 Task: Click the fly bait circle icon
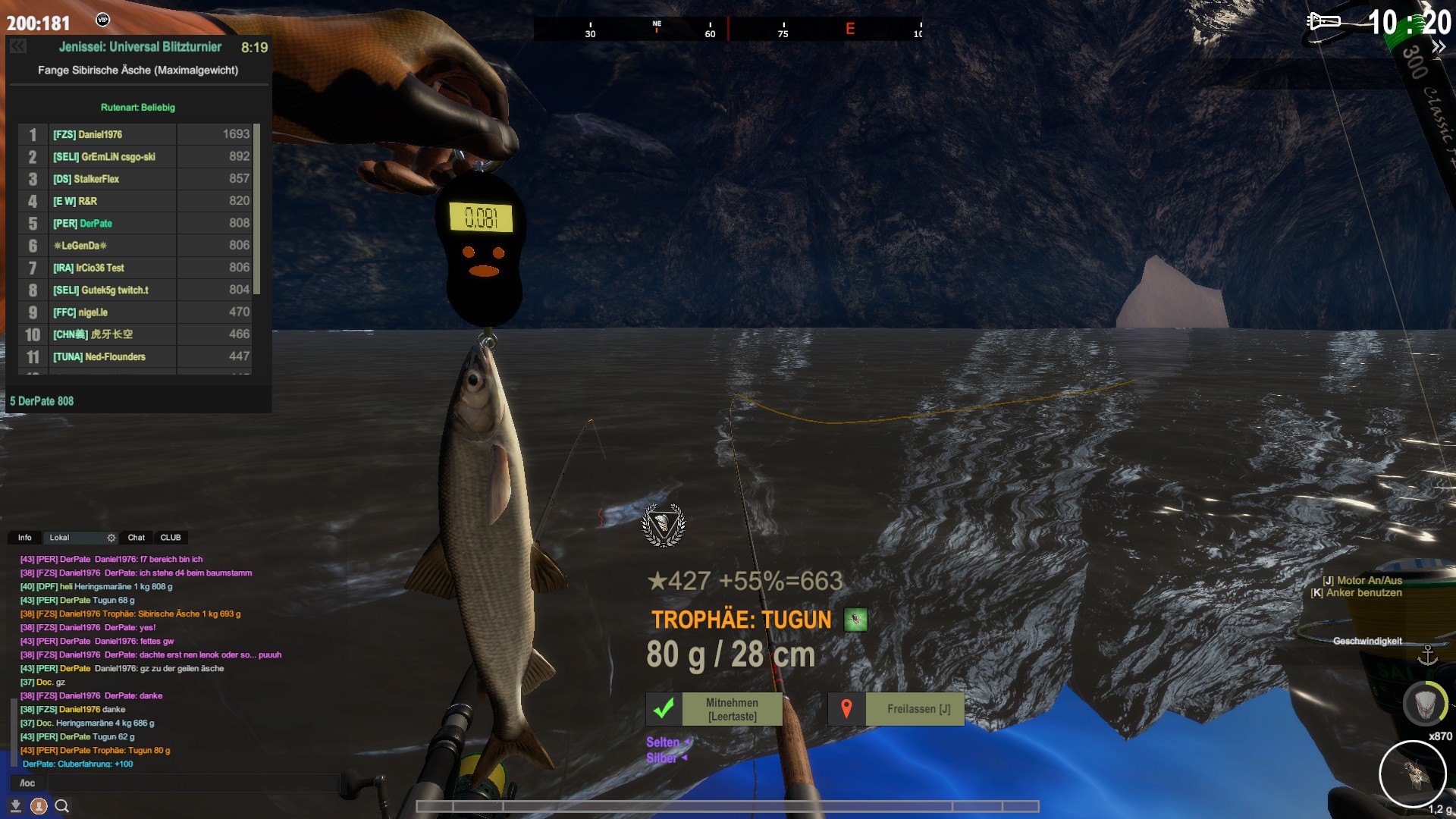[1412, 774]
